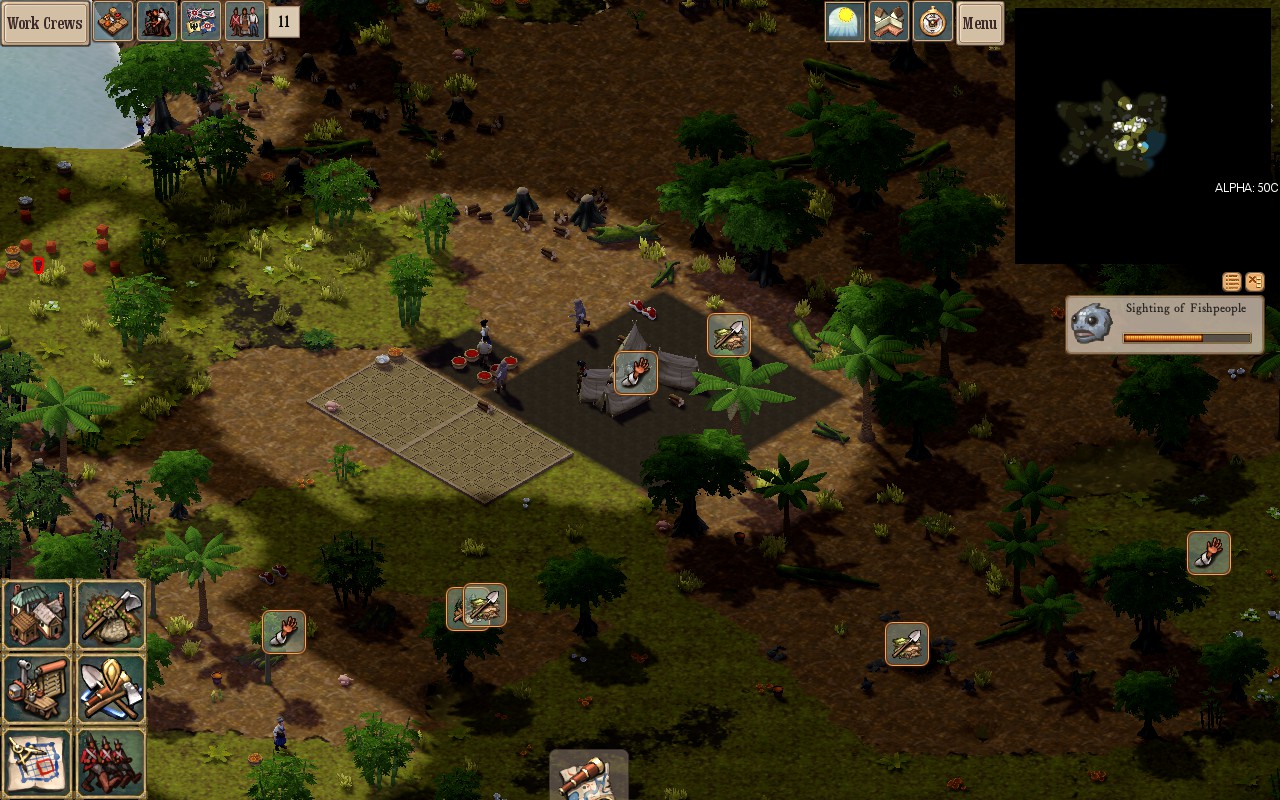
Task: Click the workers huddle icon
Action: (x=157, y=21)
